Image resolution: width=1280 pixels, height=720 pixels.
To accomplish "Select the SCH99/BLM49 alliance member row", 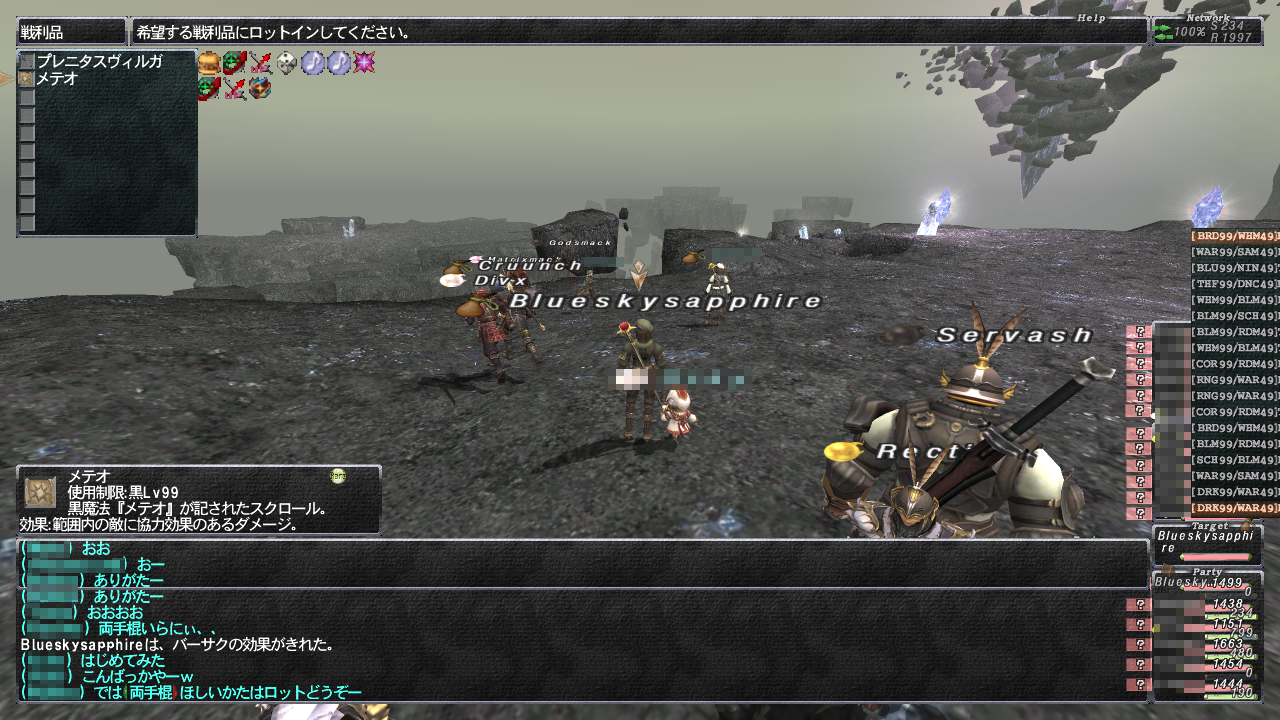I will [1234, 460].
